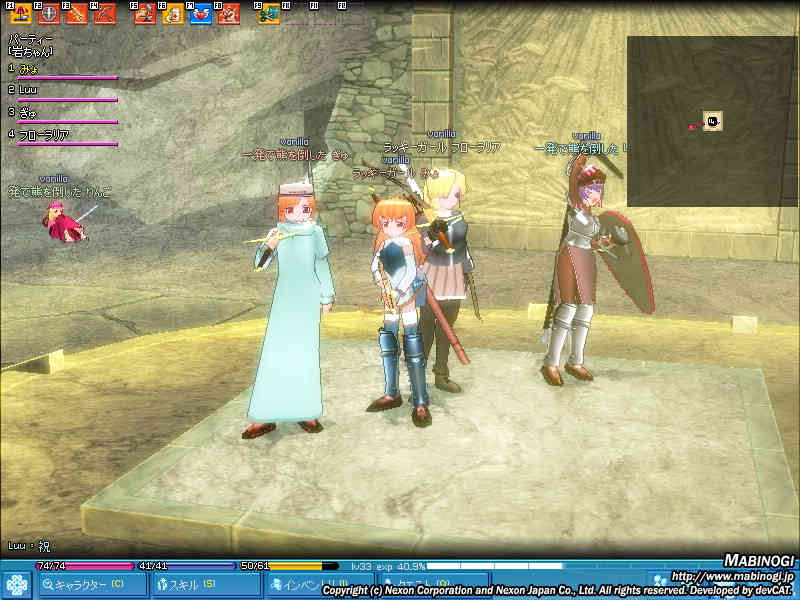Activate the F7 winged heart skill
This screenshot has width=800, height=600.
point(200,14)
